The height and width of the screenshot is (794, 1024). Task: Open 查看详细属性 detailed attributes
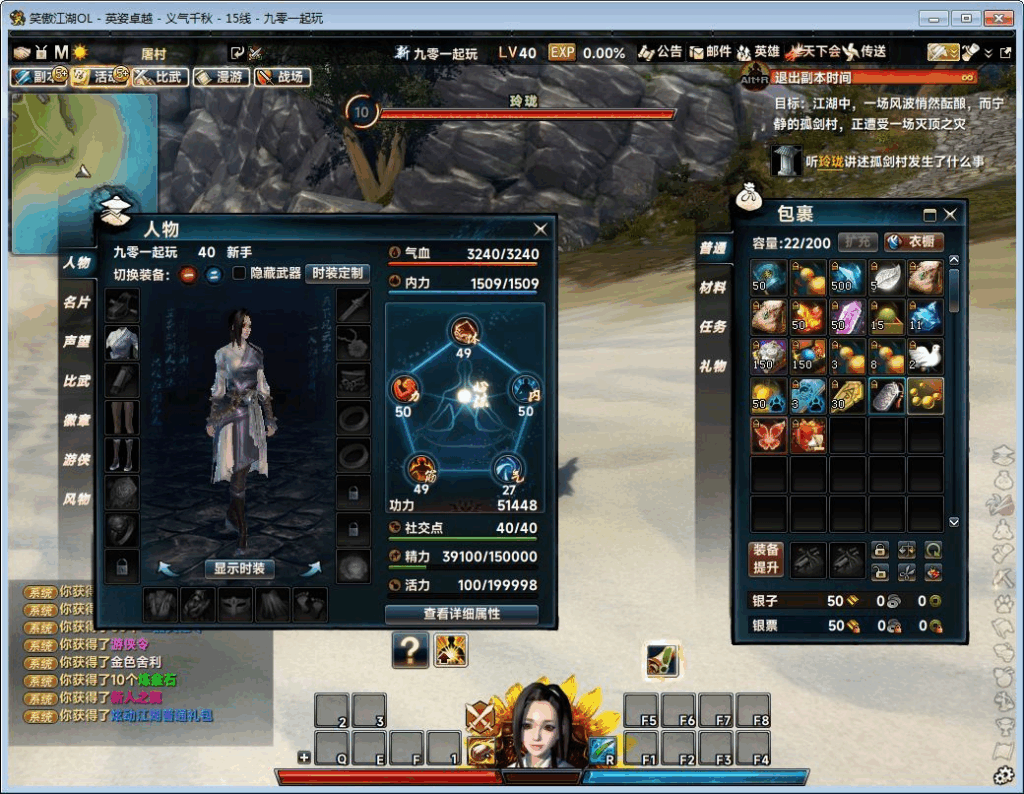pos(461,613)
